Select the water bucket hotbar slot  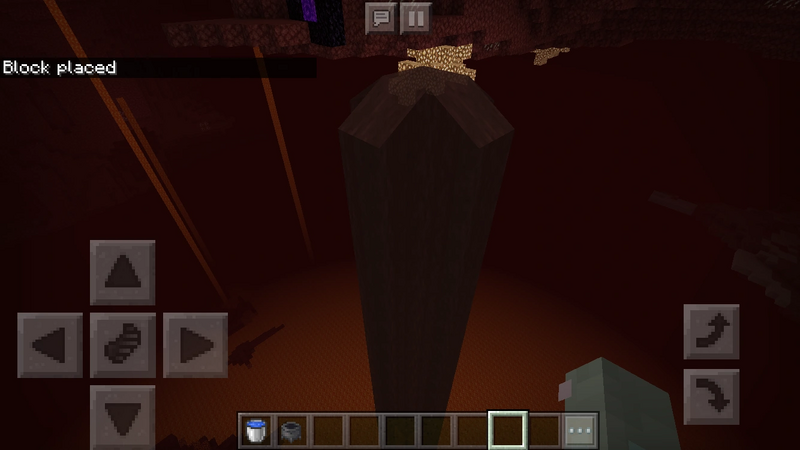click(256, 431)
